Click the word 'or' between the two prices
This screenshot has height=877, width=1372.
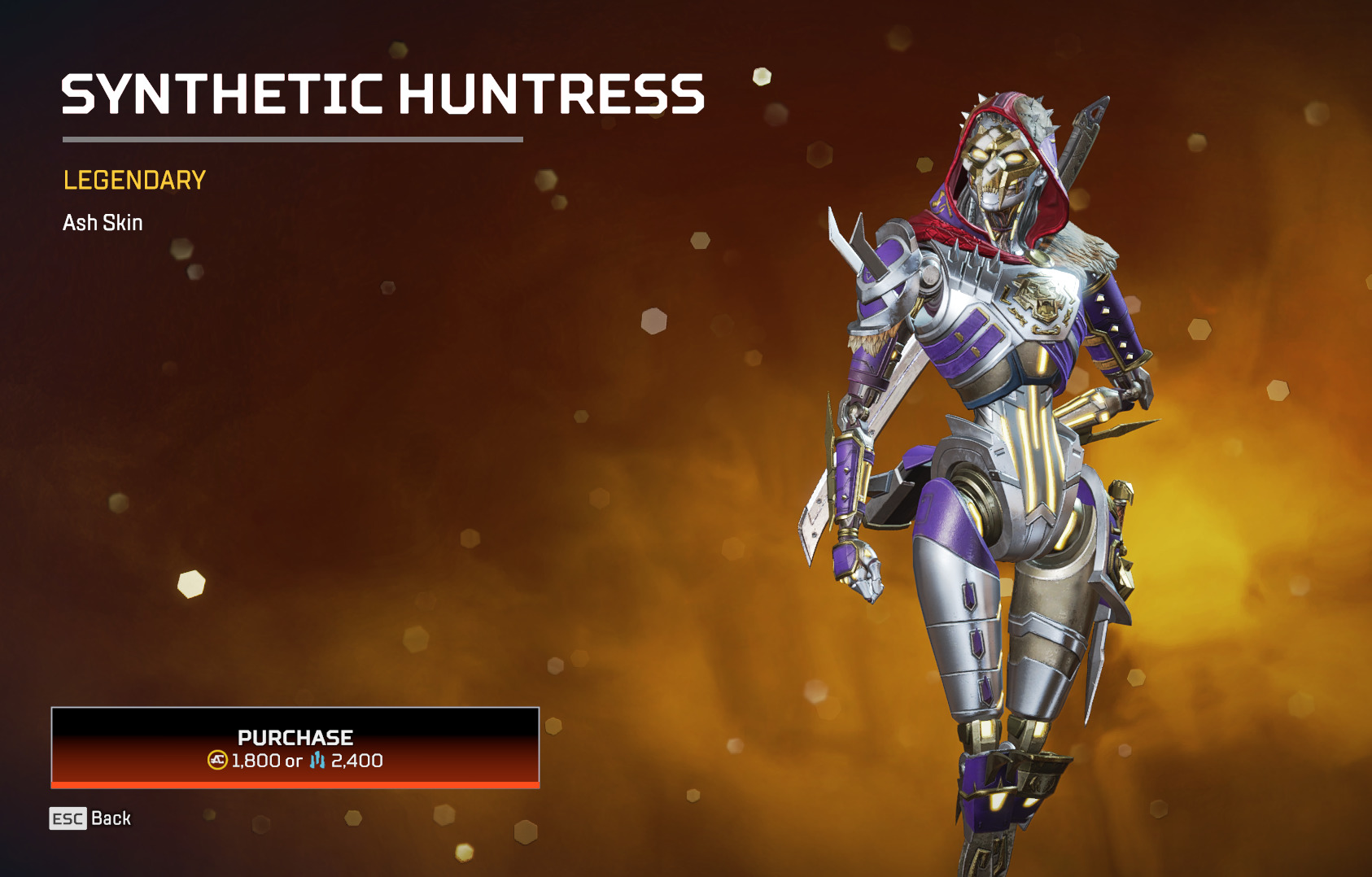[293, 761]
